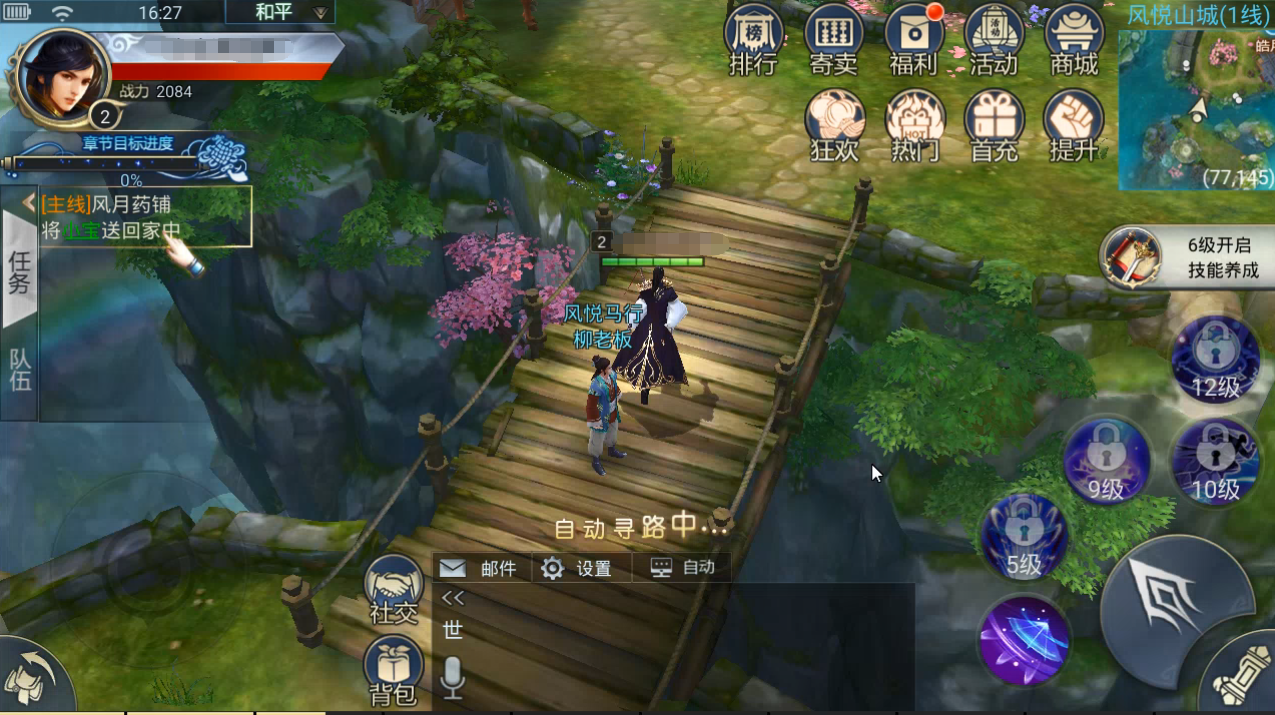Open the 排行 ranking menu
Image resolution: width=1275 pixels, height=715 pixels.
coord(753,42)
